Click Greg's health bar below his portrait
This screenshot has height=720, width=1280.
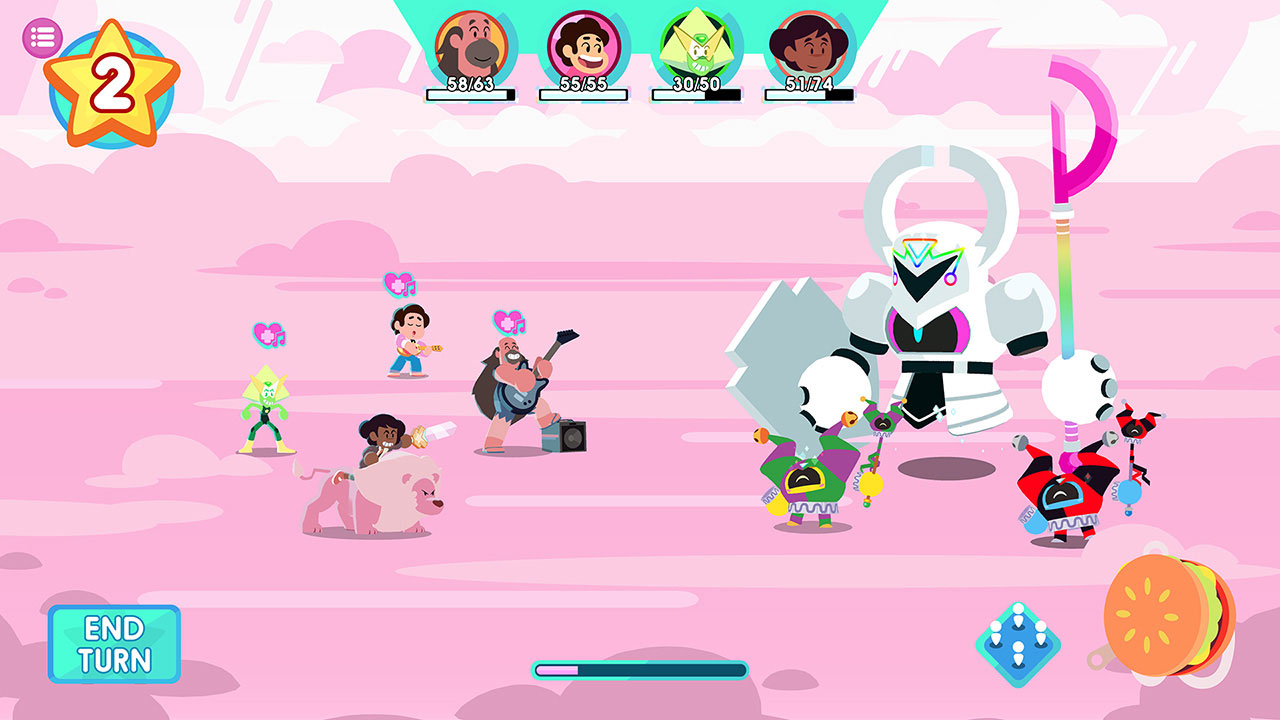[470, 95]
